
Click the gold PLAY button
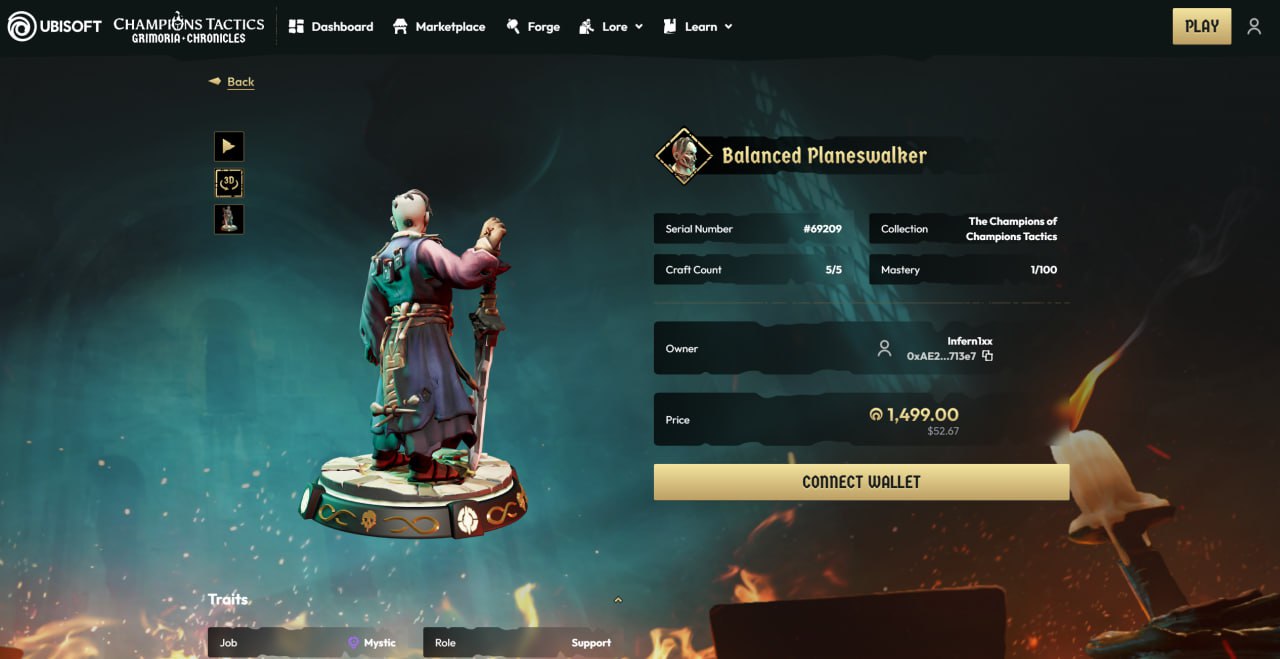pos(1201,27)
